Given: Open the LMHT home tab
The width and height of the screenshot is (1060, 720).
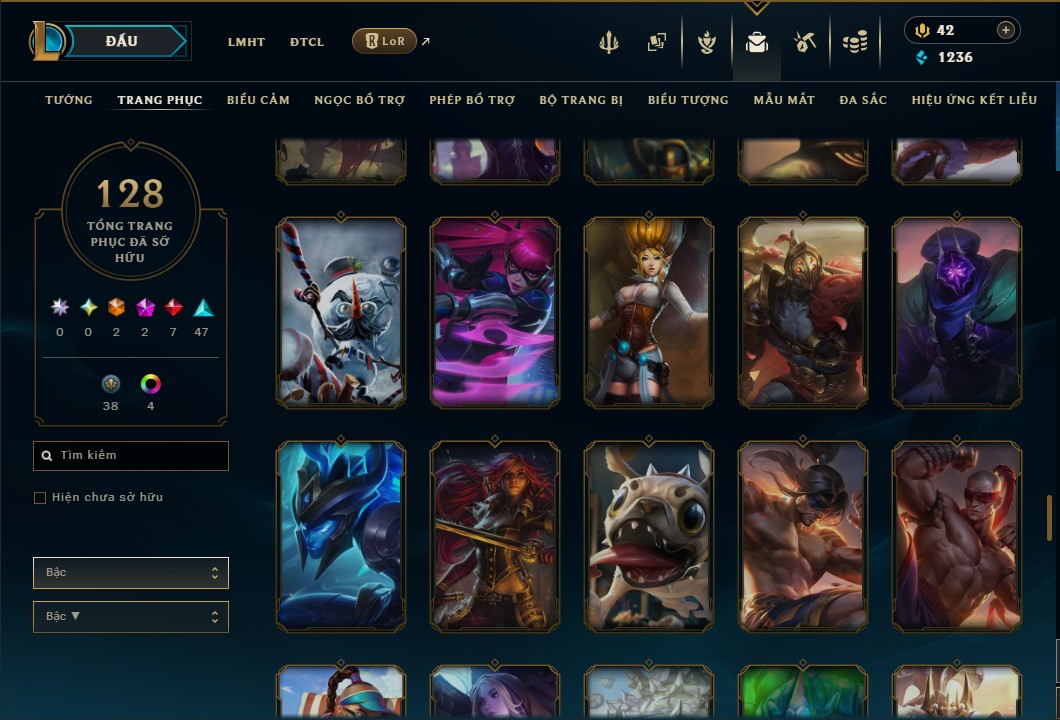Looking at the screenshot, I should (x=246, y=42).
